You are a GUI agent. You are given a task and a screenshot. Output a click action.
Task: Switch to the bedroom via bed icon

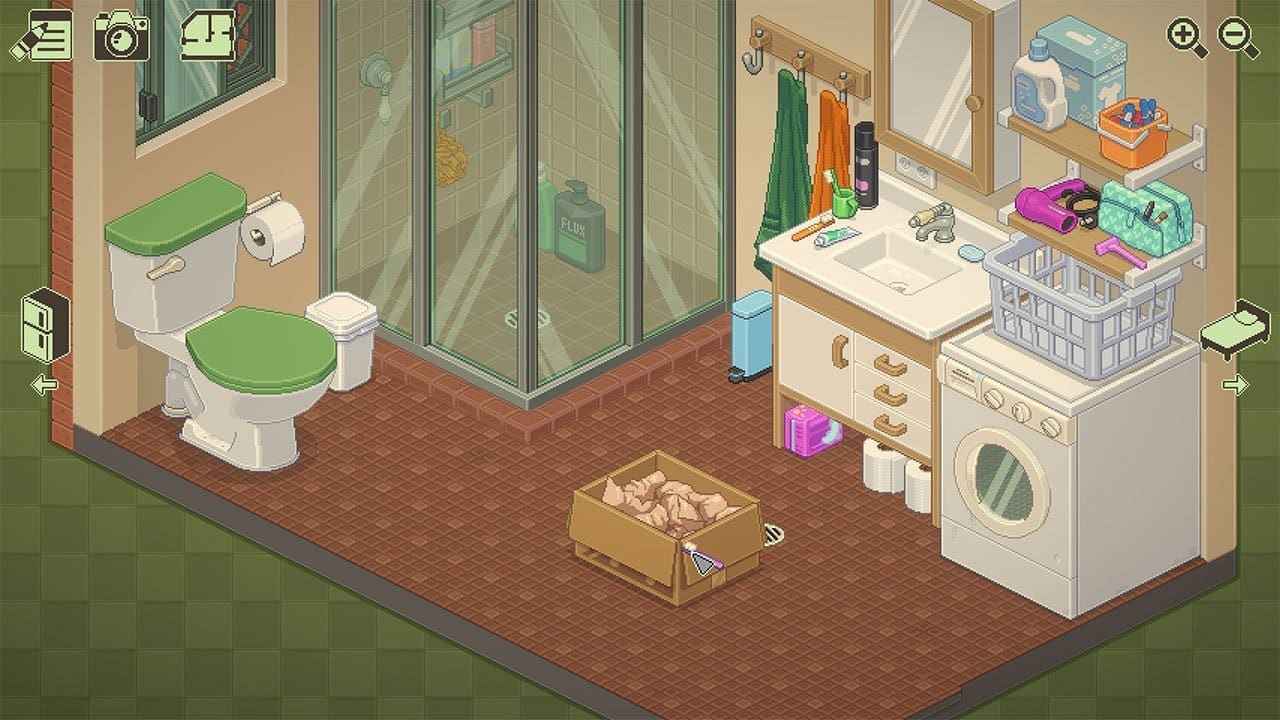tap(1234, 330)
